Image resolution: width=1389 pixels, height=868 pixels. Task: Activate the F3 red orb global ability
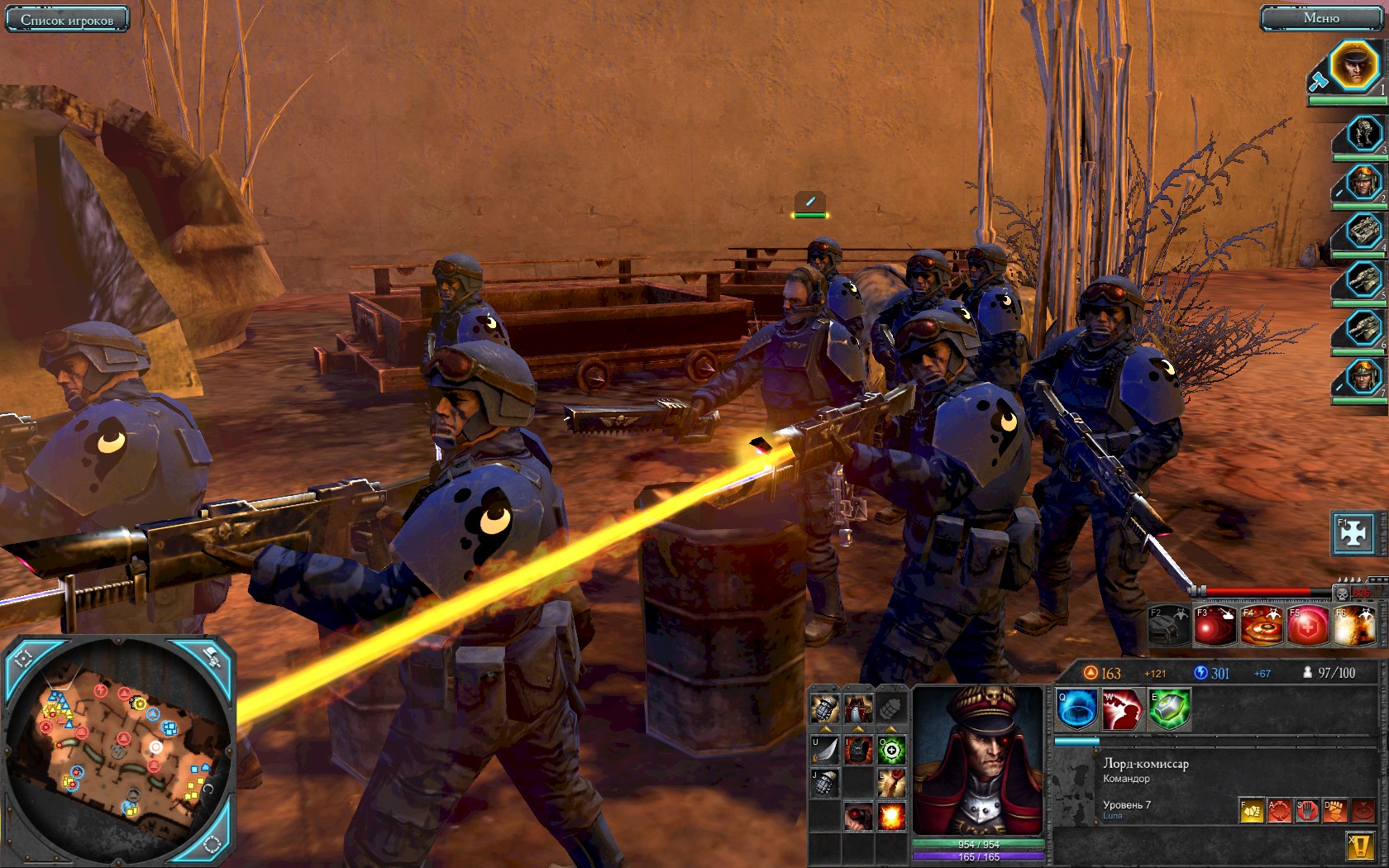tap(1215, 626)
